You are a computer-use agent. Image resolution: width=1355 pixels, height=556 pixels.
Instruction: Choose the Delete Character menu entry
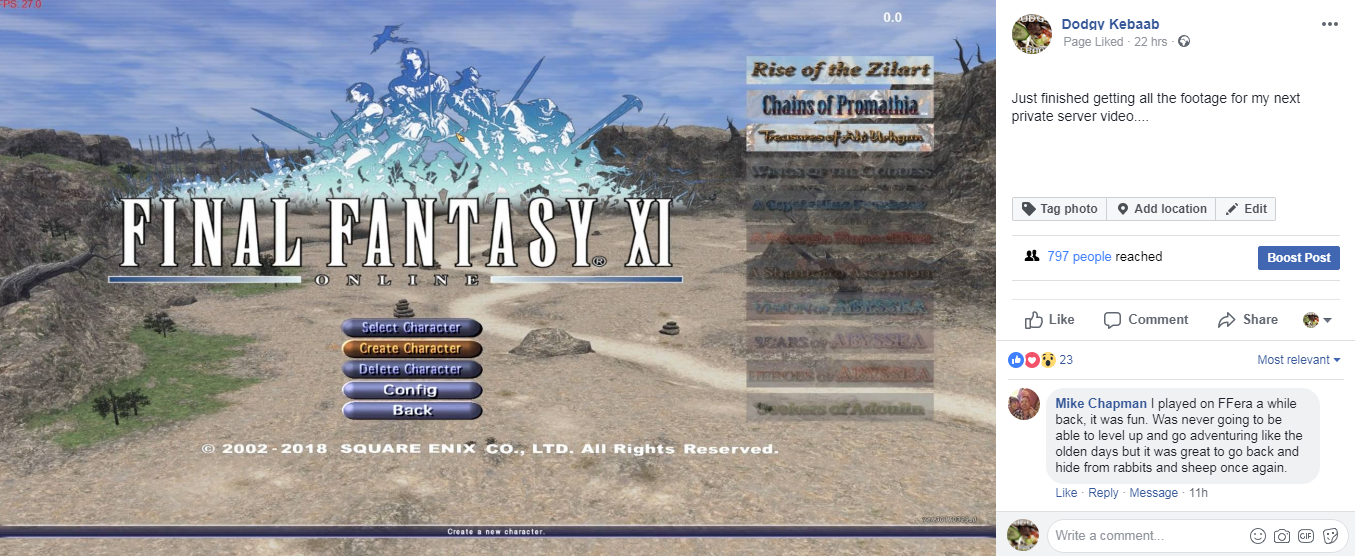pyautogui.click(x=411, y=369)
